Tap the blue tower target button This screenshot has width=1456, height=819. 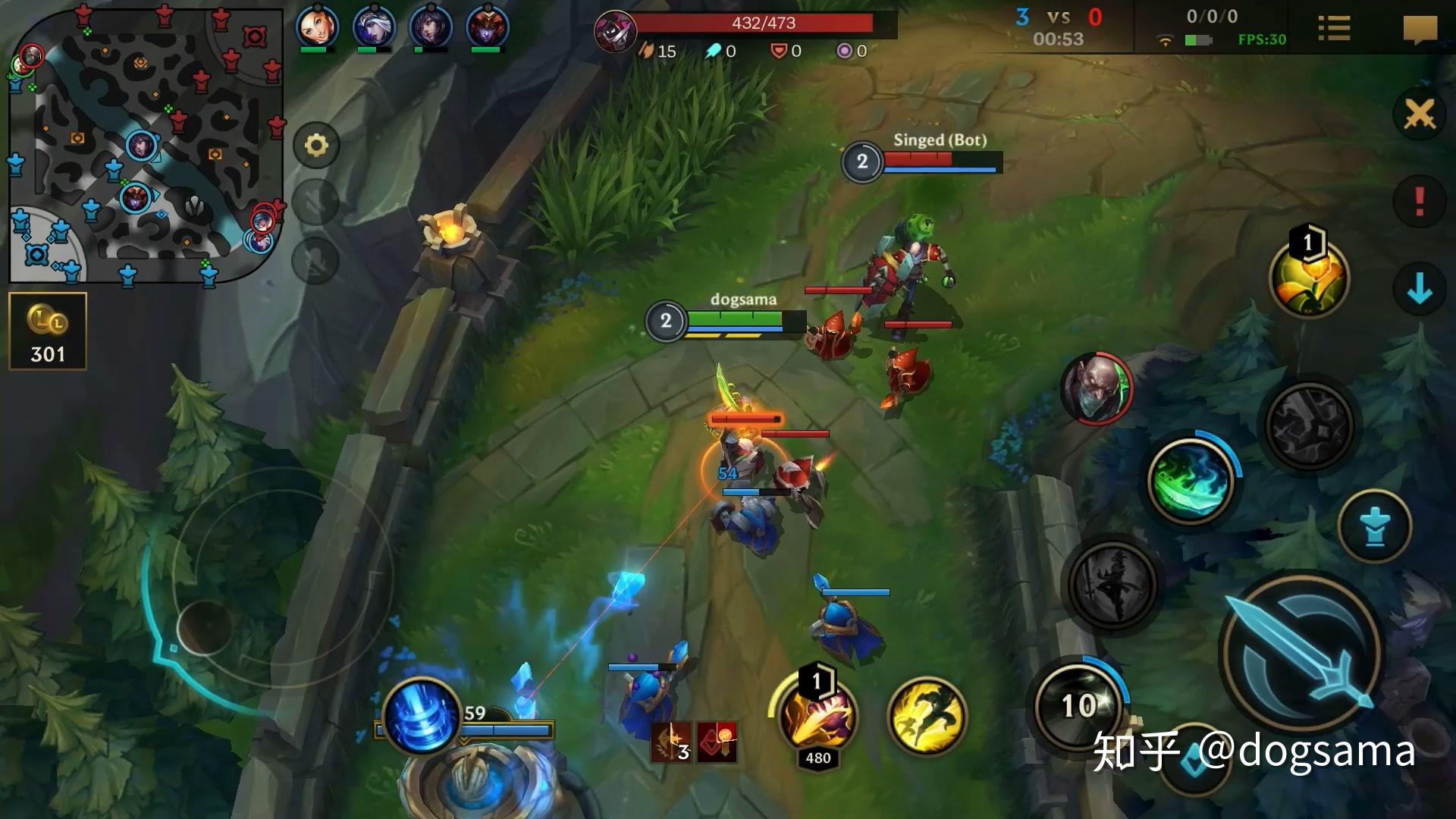pyautogui.click(x=1374, y=526)
